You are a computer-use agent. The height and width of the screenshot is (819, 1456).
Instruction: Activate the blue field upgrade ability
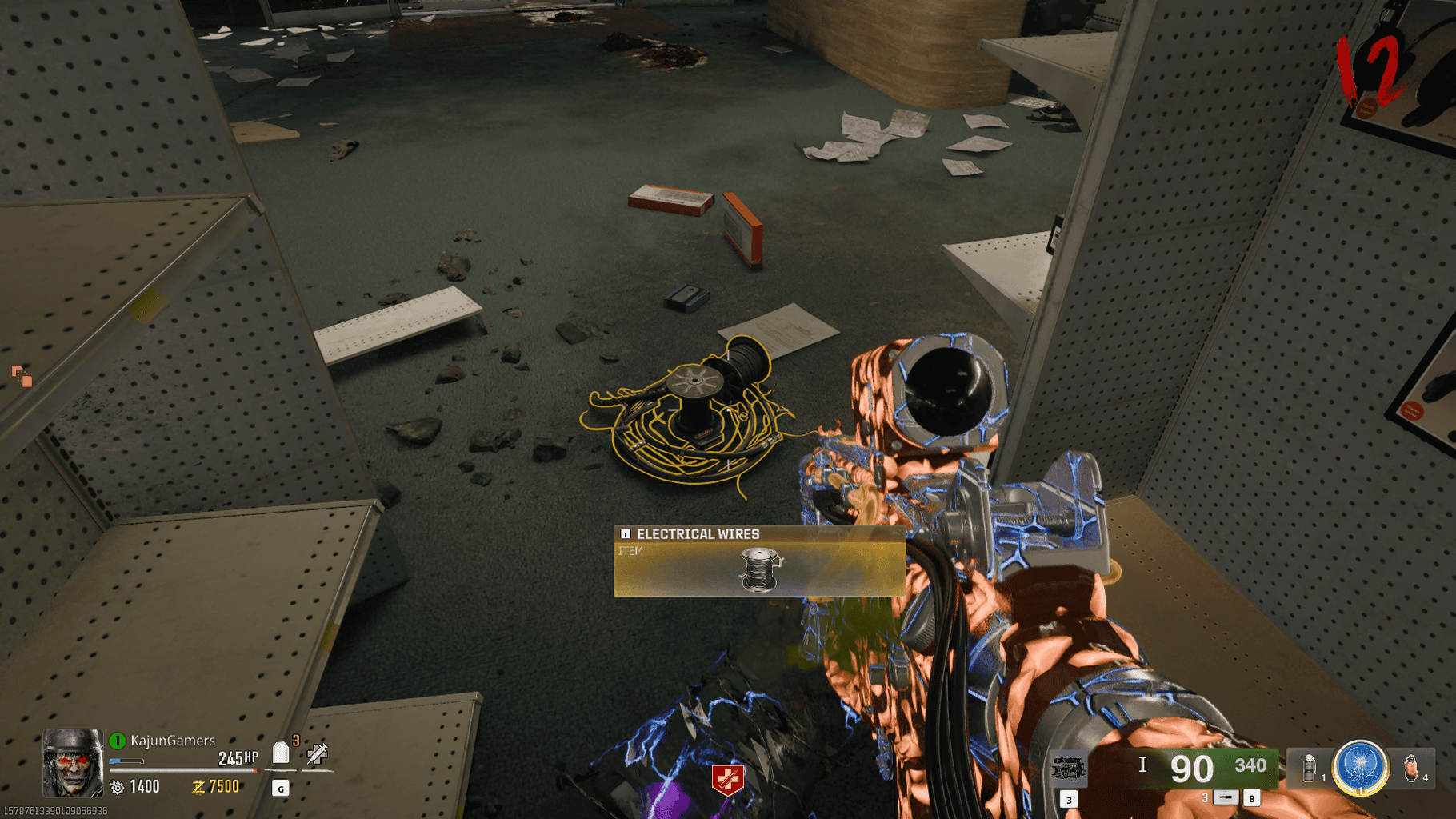pyautogui.click(x=1360, y=767)
